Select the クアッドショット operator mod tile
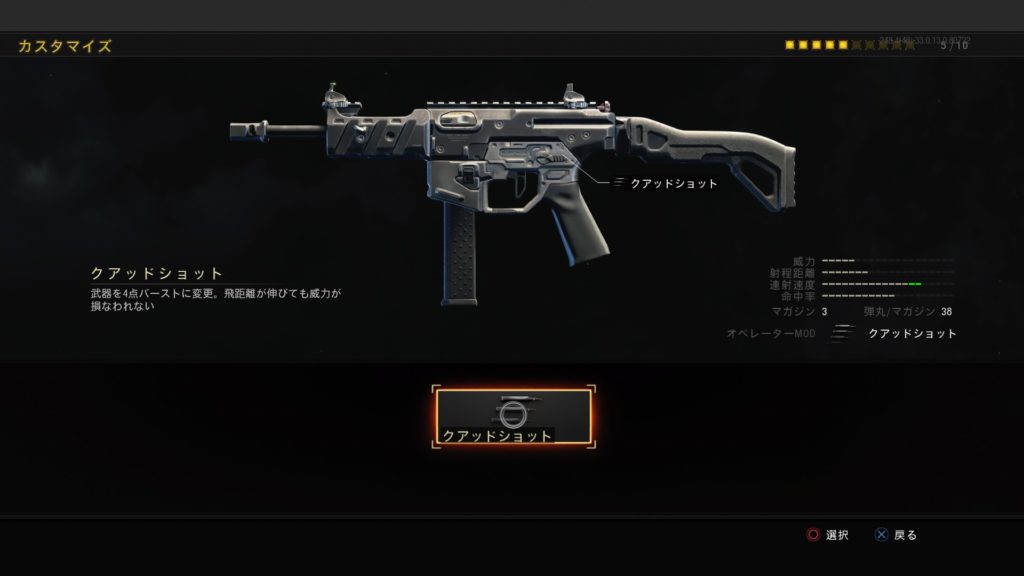The image size is (1024, 576). pos(513,418)
